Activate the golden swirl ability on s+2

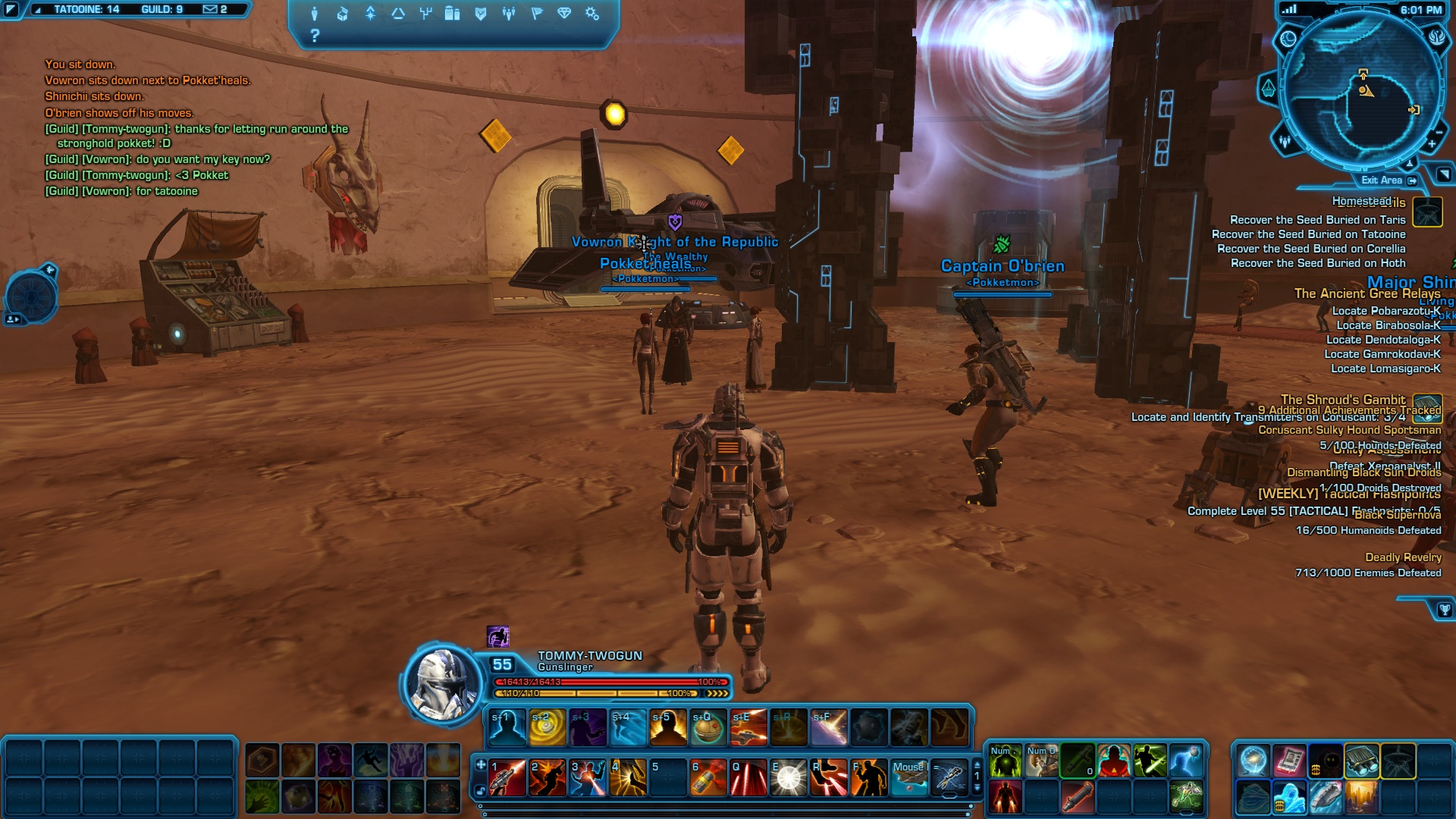click(x=548, y=727)
